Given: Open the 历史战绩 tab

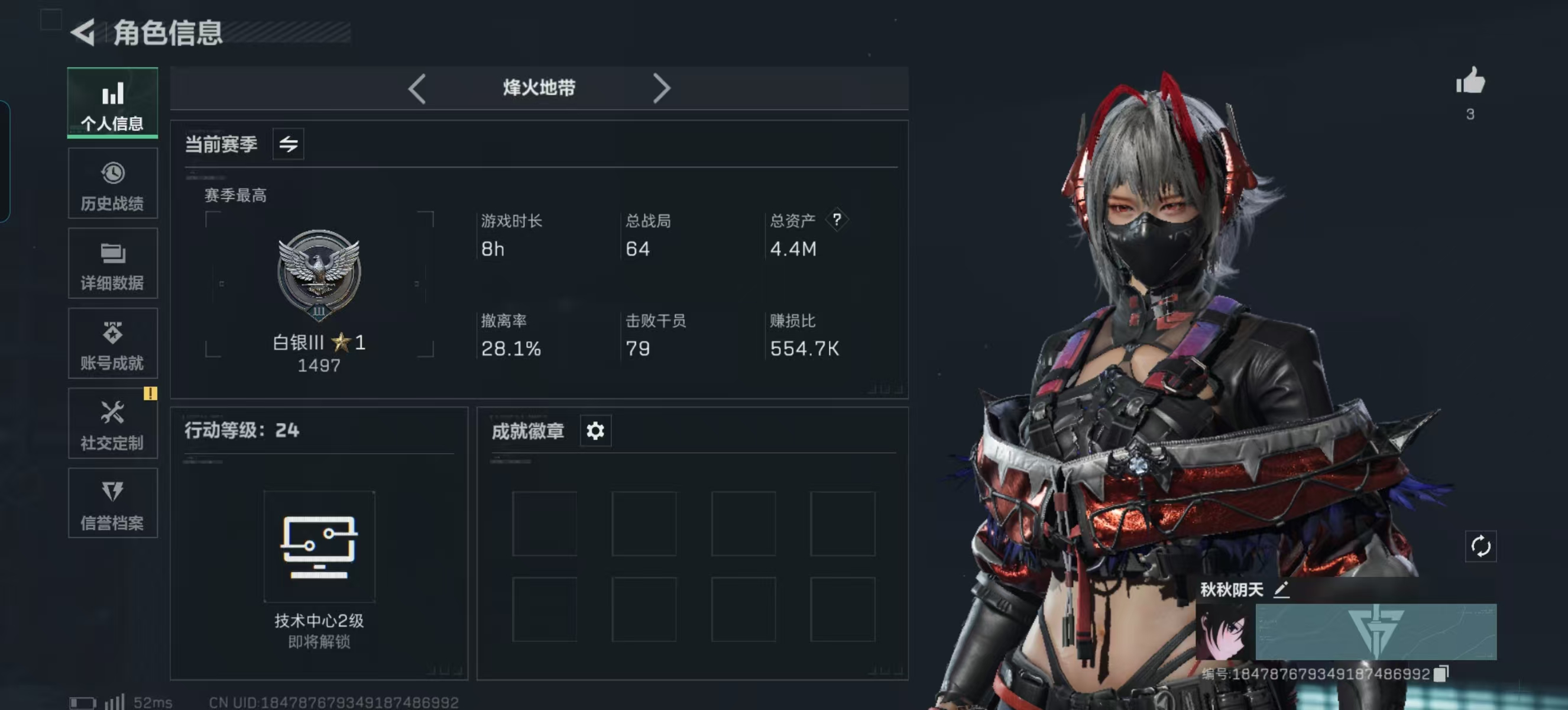Looking at the screenshot, I should point(112,183).
